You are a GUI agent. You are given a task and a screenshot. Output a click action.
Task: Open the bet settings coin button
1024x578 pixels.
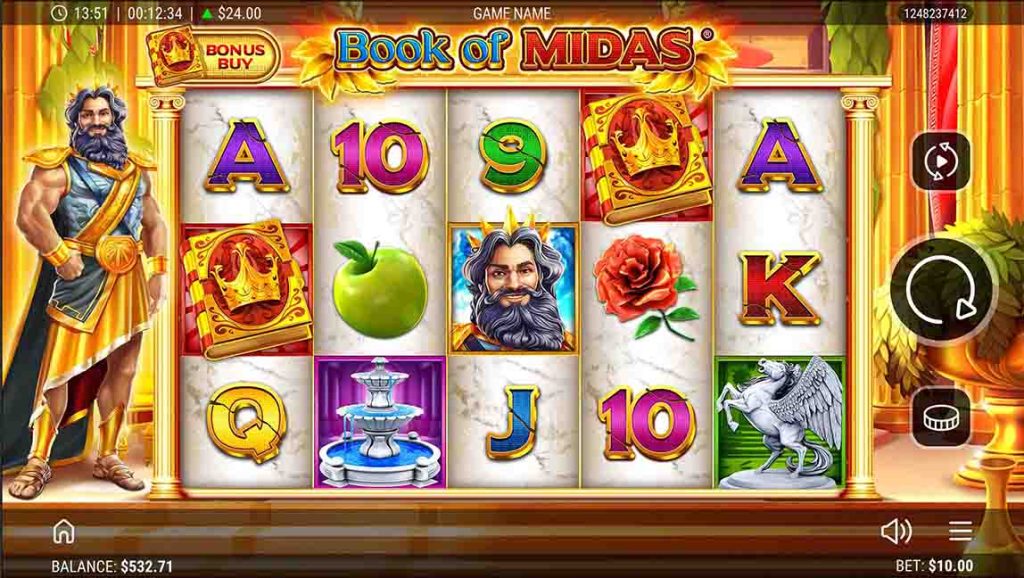click(x=940, y=417)
